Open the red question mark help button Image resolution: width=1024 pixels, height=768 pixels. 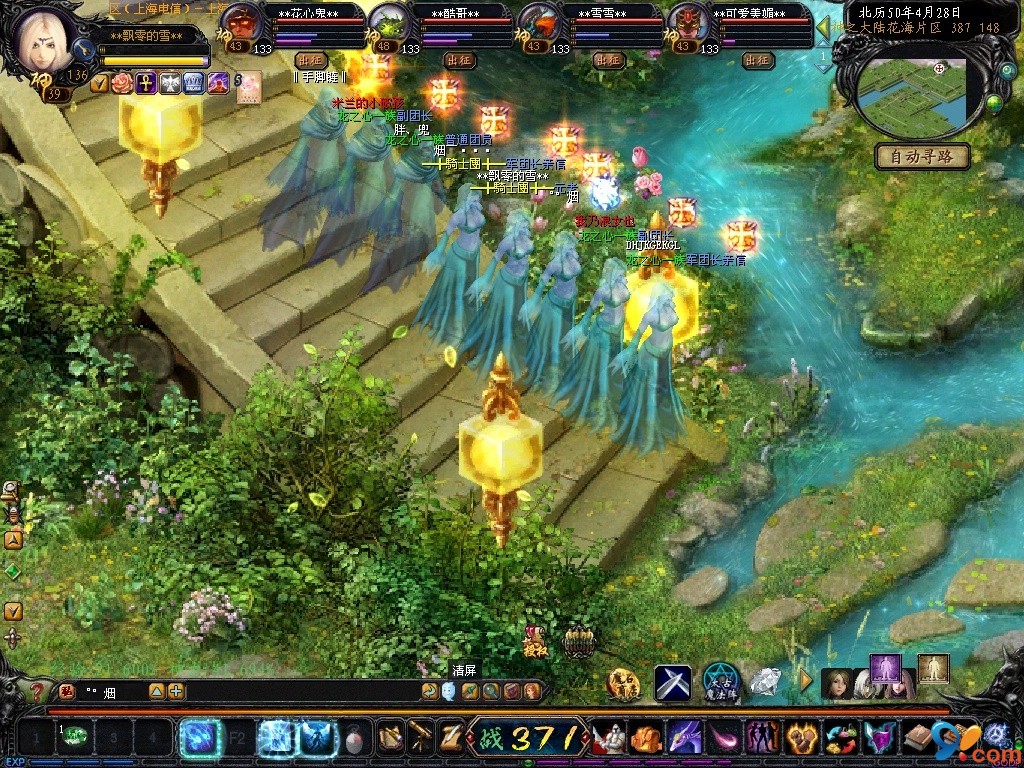click(x=37, y=691)
